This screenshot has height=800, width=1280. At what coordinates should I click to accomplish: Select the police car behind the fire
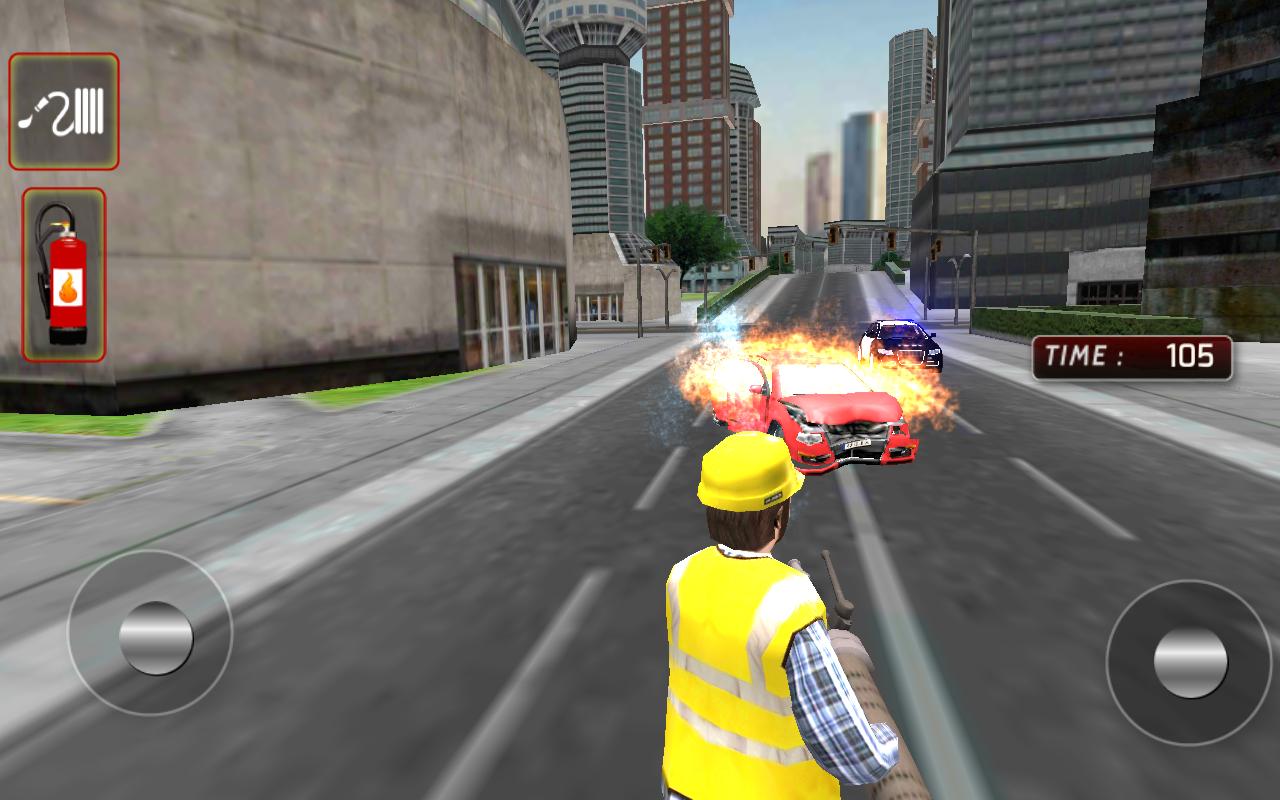(x=900, y=340)
